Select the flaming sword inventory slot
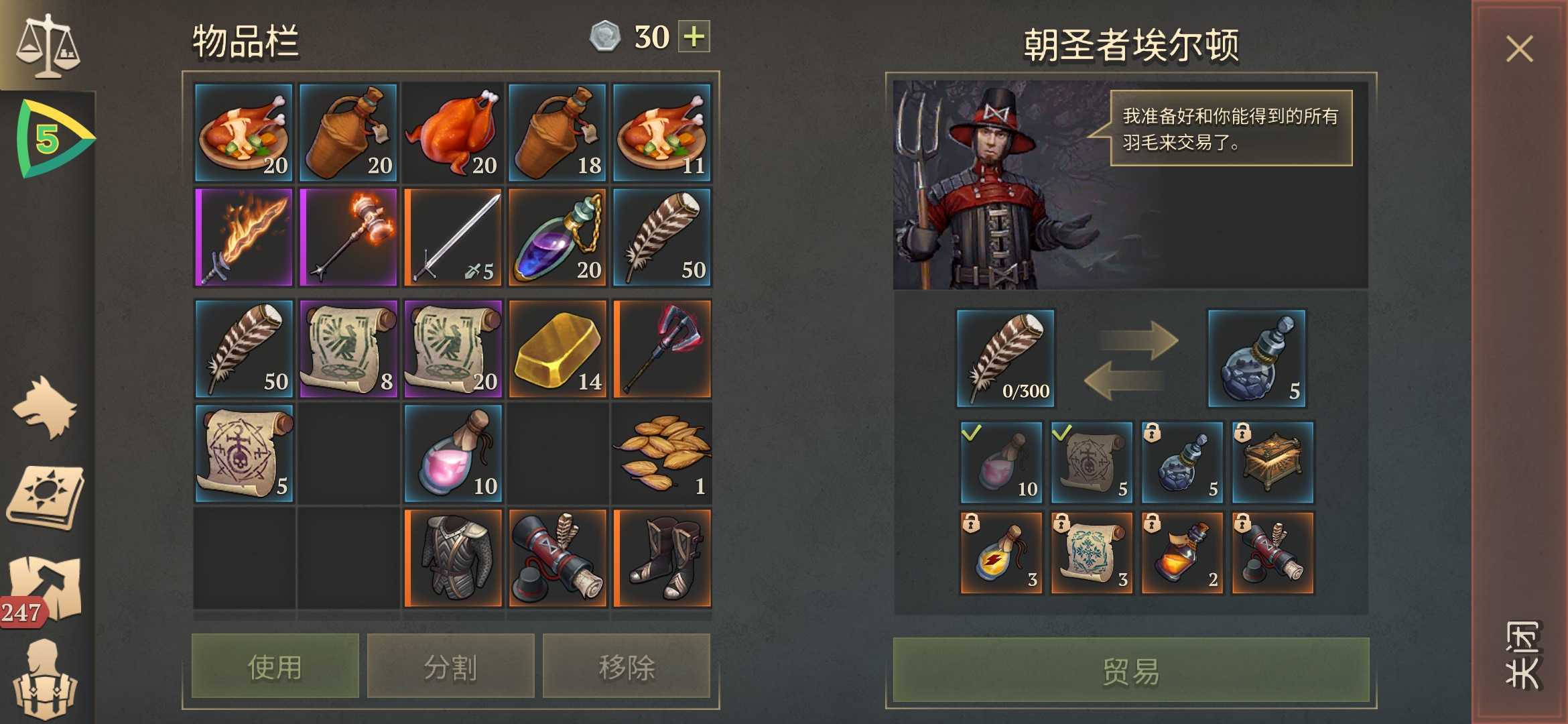 244,237
